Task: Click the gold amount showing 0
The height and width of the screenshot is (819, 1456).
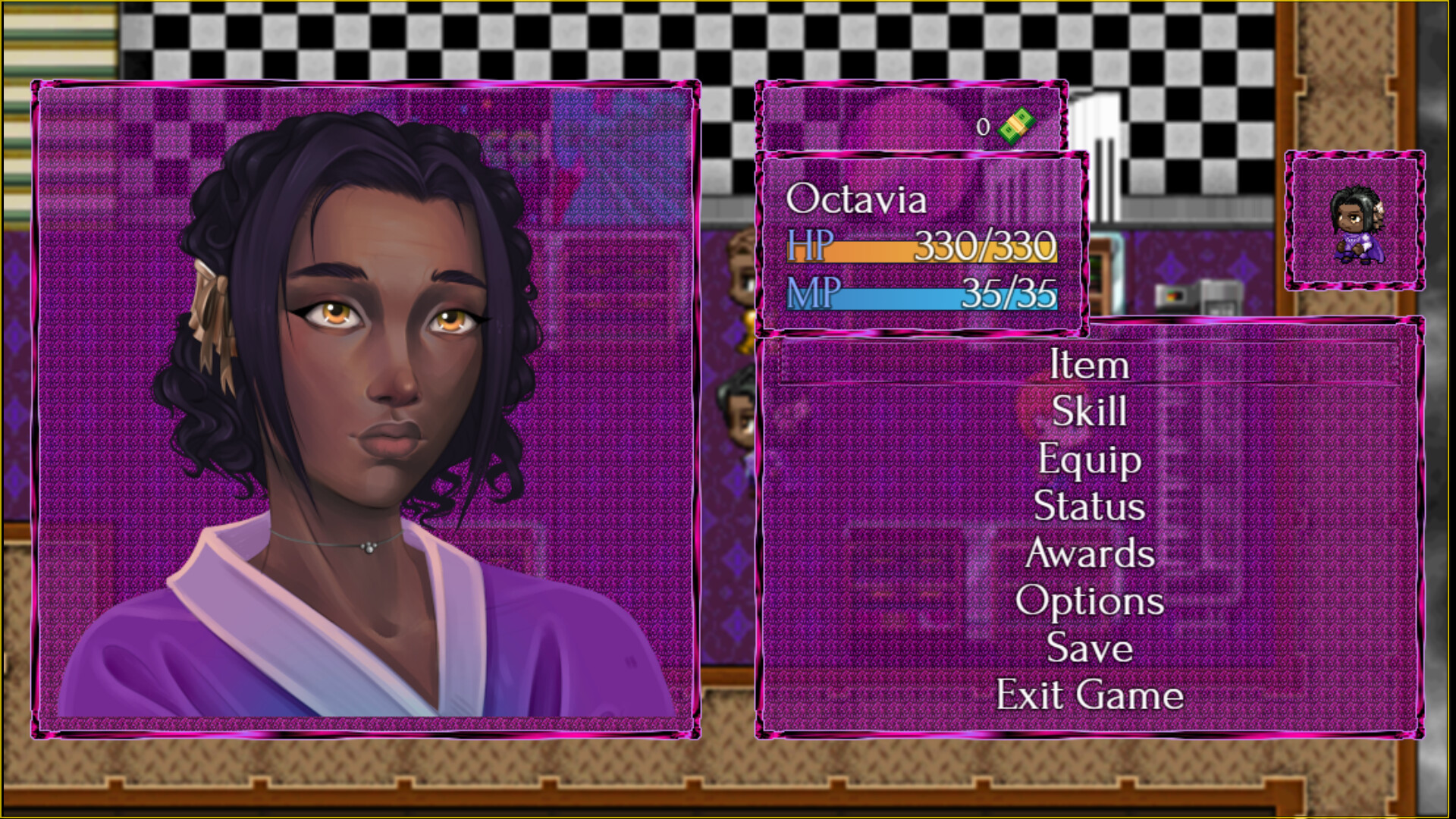Action: [x=984, y=127]
